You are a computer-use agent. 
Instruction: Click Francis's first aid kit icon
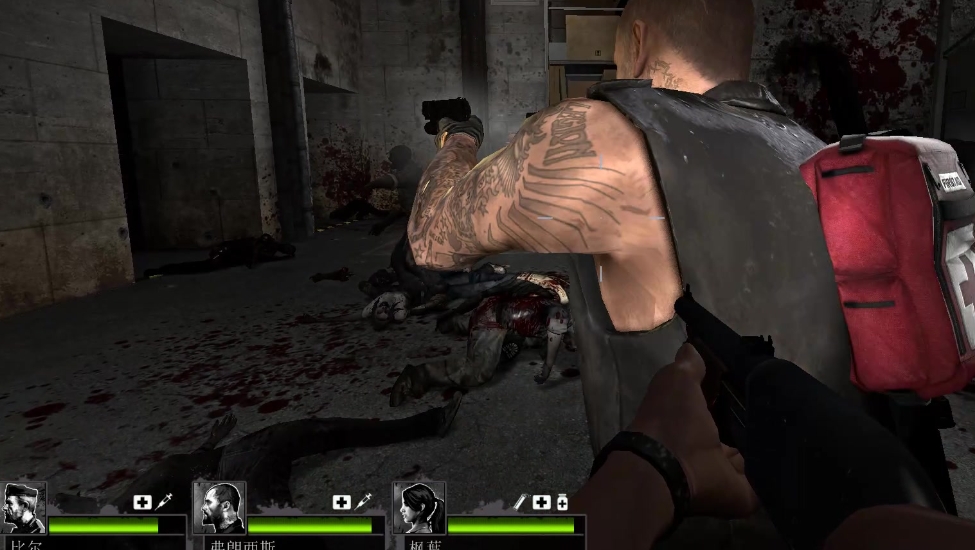342,502
